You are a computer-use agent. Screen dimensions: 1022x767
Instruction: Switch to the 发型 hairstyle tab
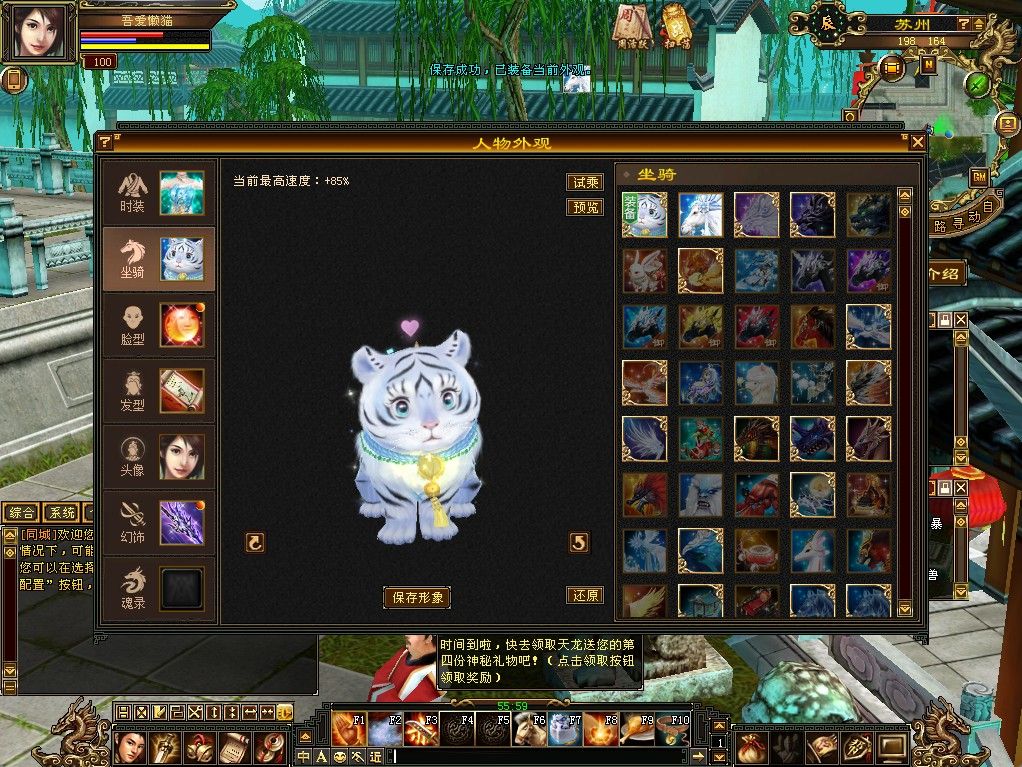point(158,391)
